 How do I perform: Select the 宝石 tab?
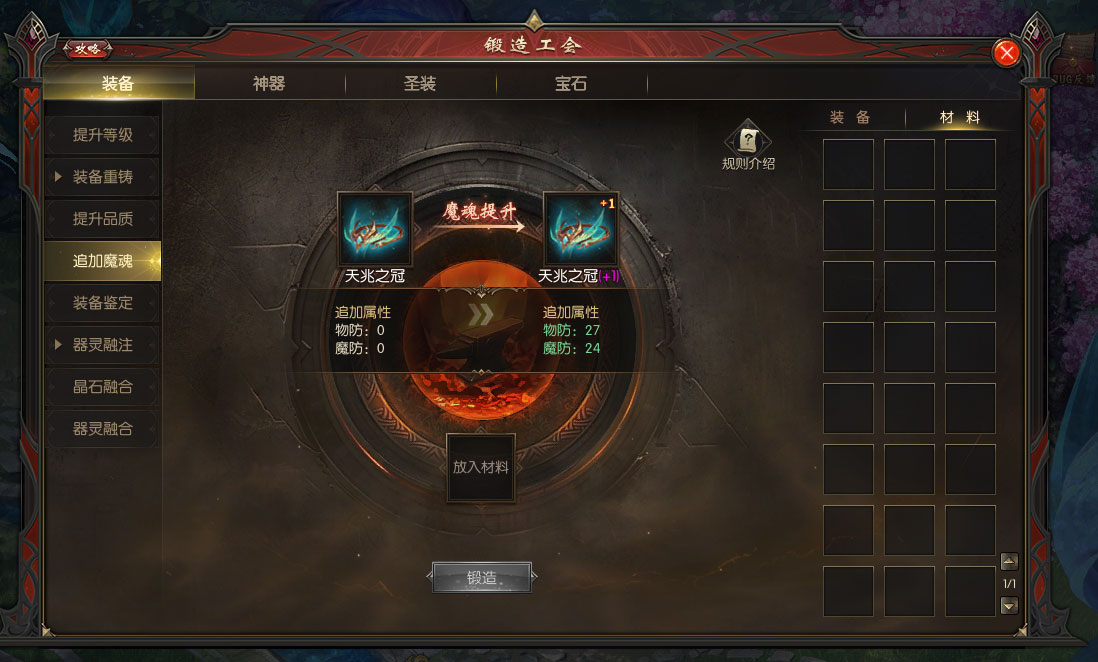pyautogui.click(x=571, y=84)
